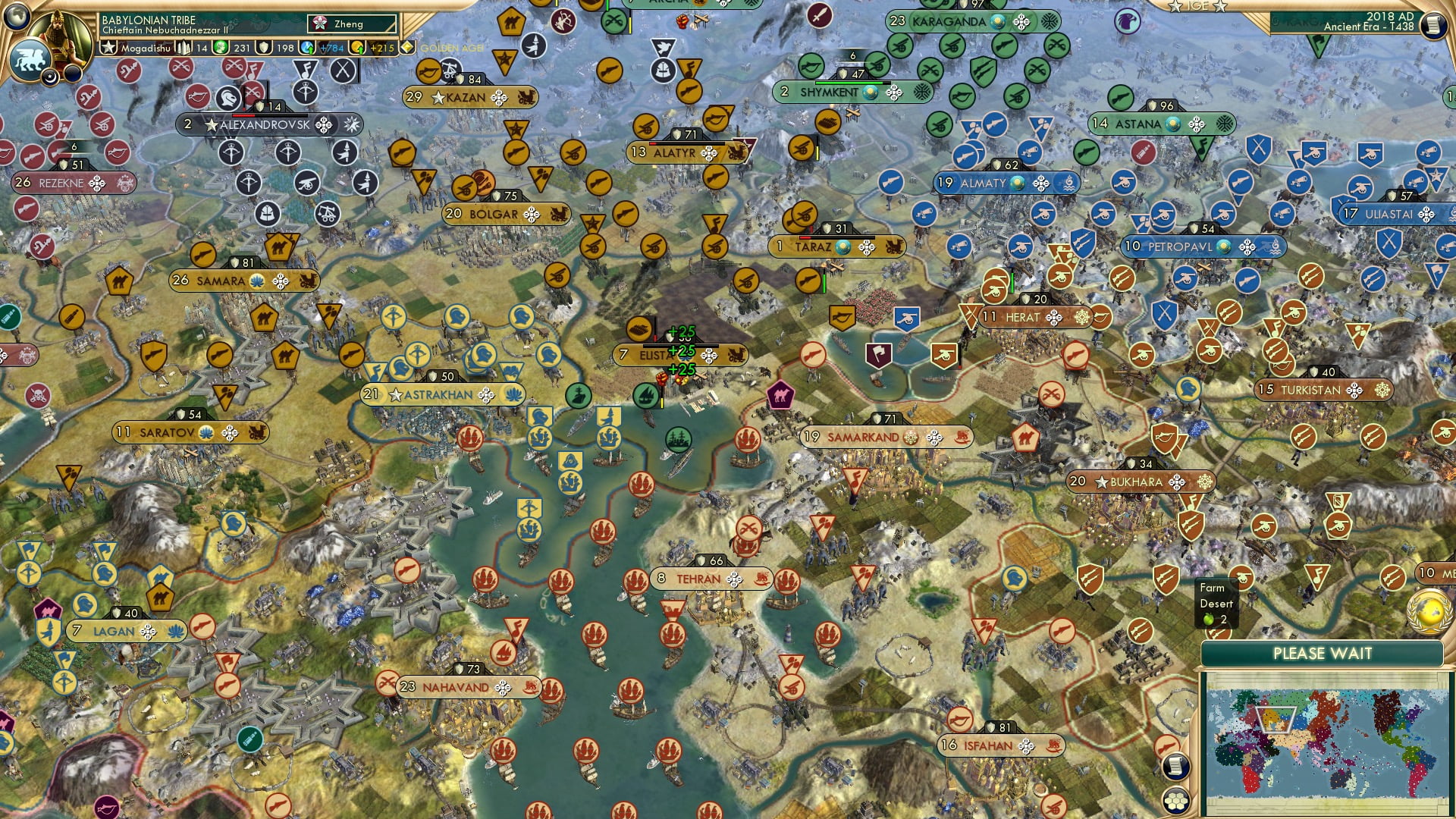
Task: Click the gold +215 coin icon
Action: tap(356, 48)
